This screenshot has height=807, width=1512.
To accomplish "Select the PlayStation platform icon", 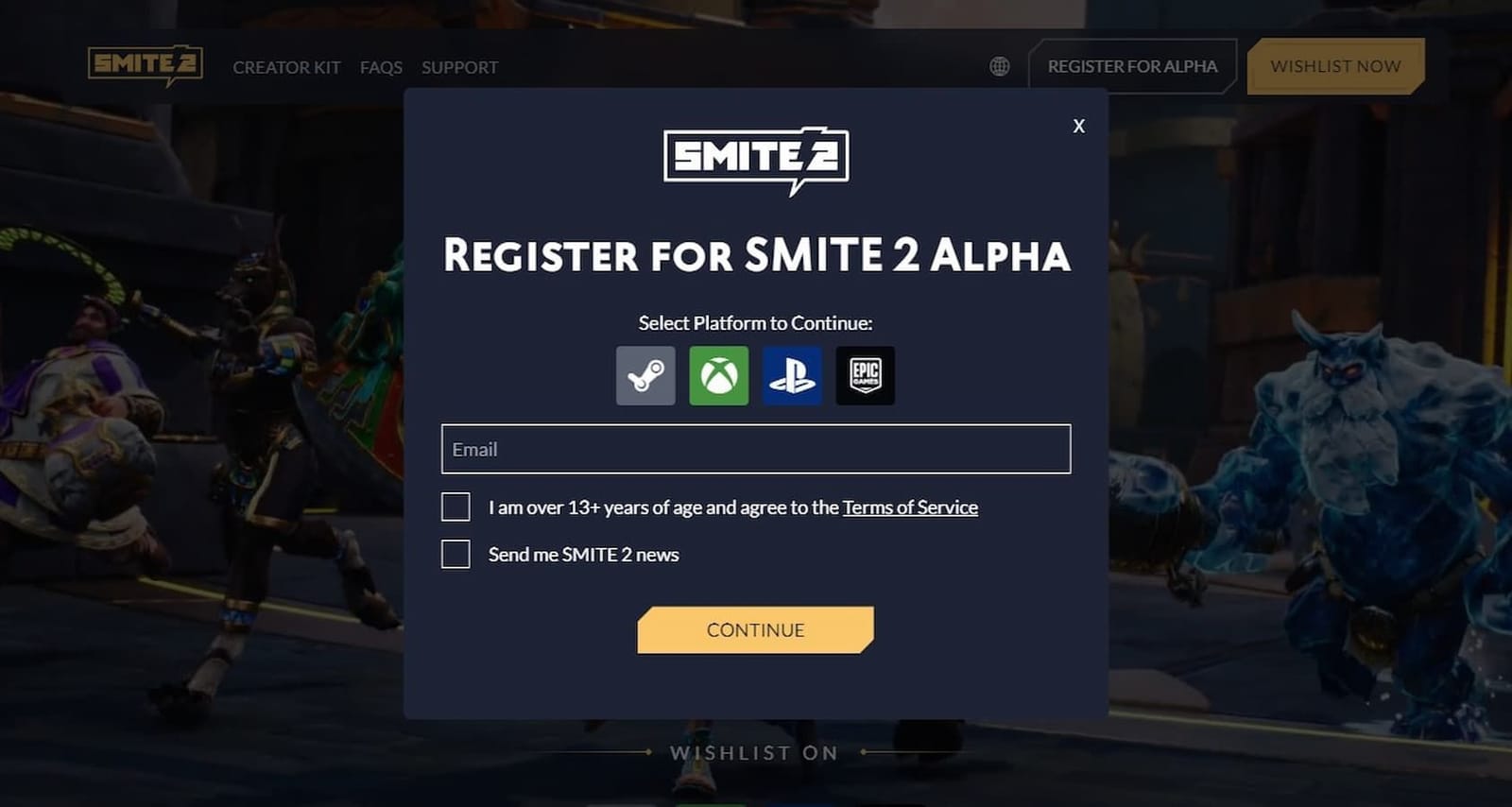I will [792, 374].
